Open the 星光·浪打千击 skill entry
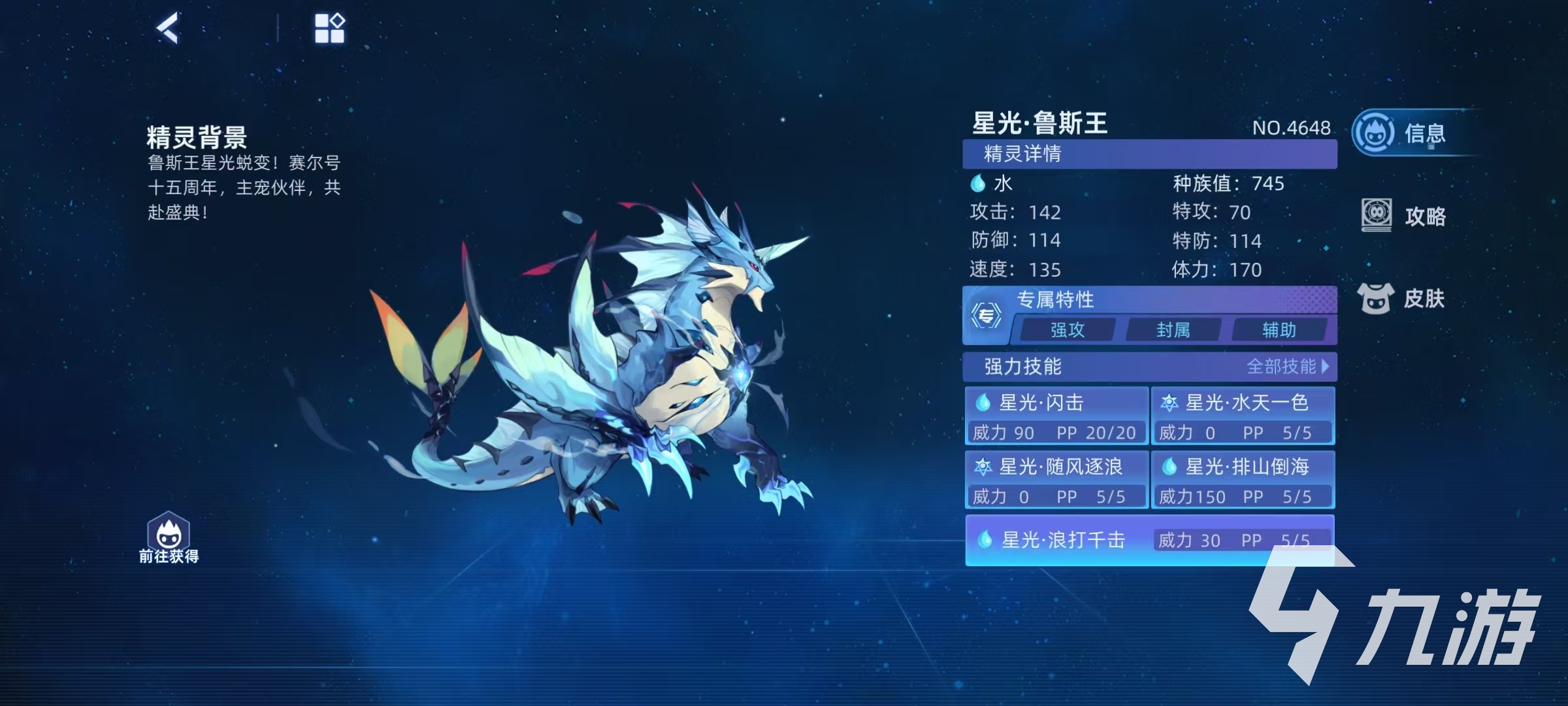The image size is (1568, 706). coord(1149,540)
